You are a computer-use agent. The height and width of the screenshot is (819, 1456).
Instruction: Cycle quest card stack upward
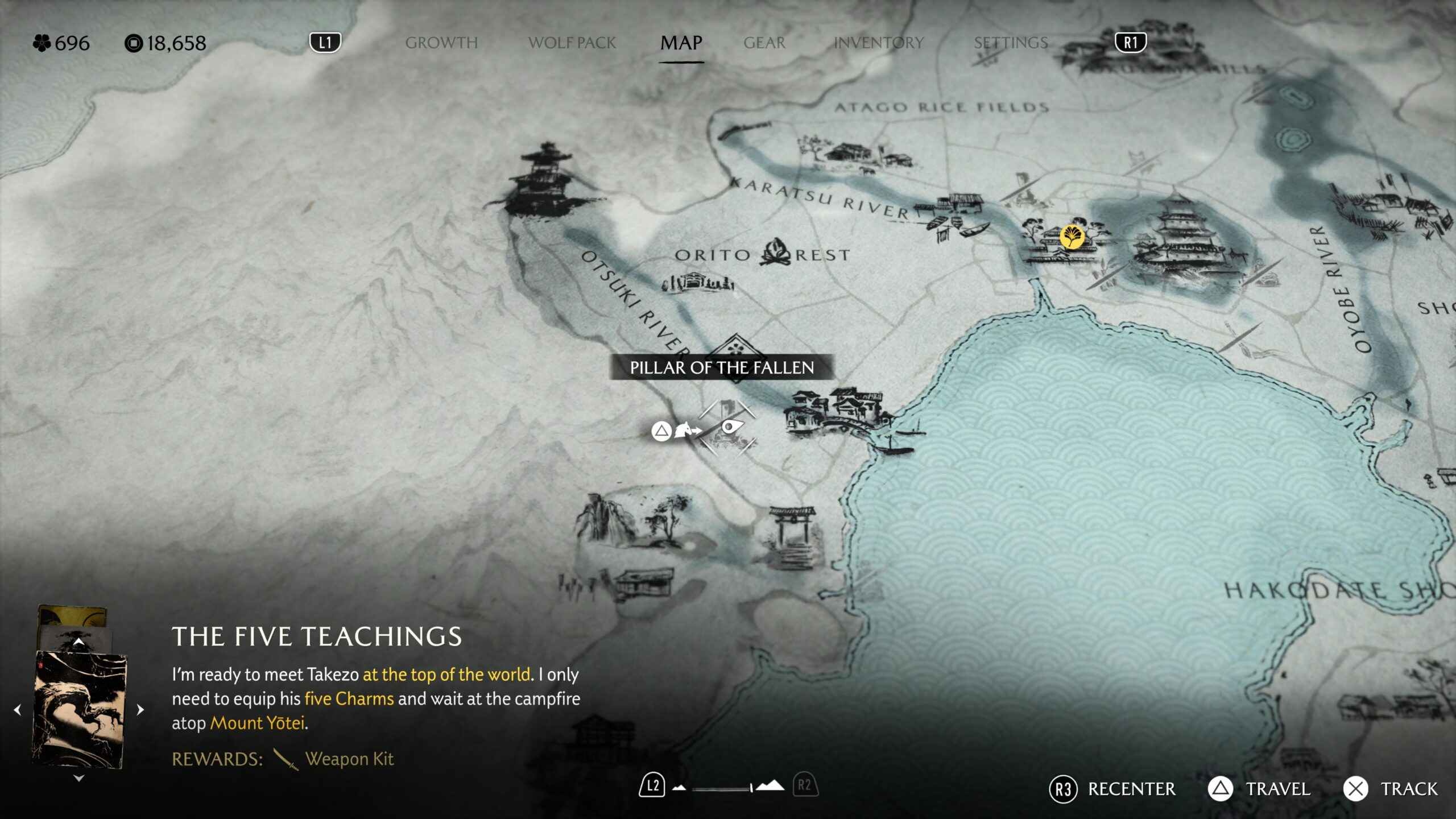pyautogui.click(x=79, y=642)
